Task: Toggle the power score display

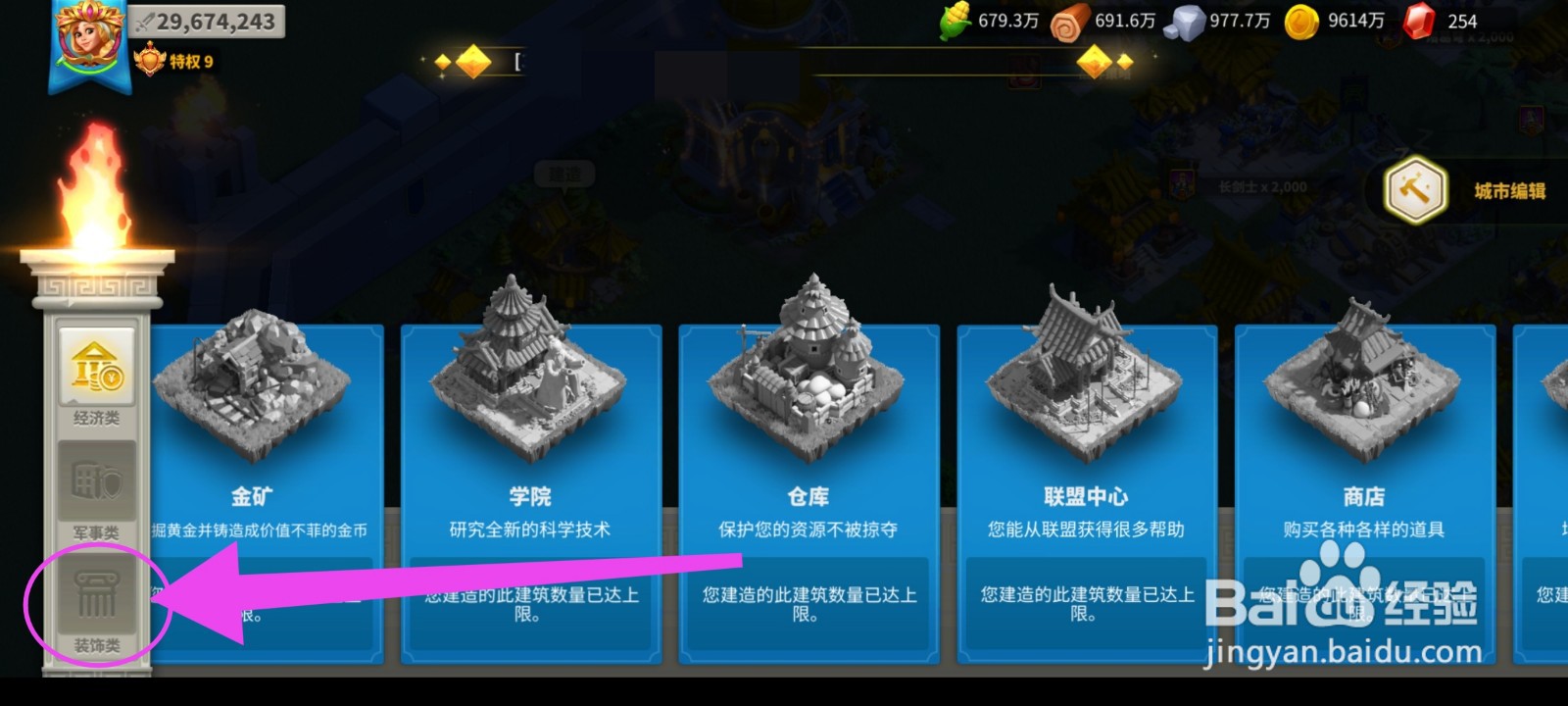Action: [206, 20]
